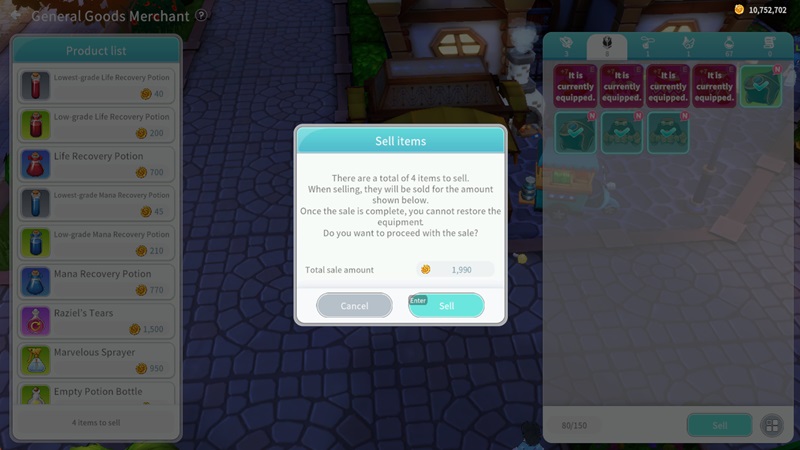Choose the Low-grade Life Recovery Potion for 200
The image size is (800, 450).
tap(96, 124)
